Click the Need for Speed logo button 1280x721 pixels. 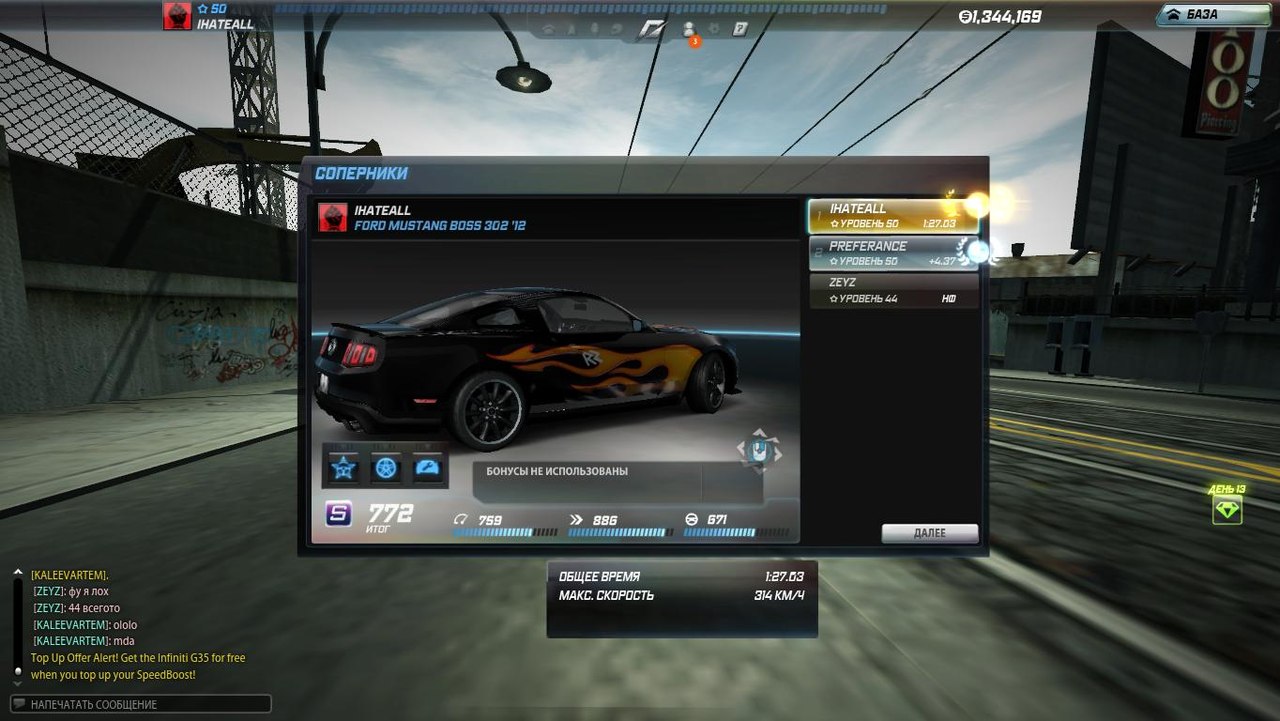(x=652, y=30)
